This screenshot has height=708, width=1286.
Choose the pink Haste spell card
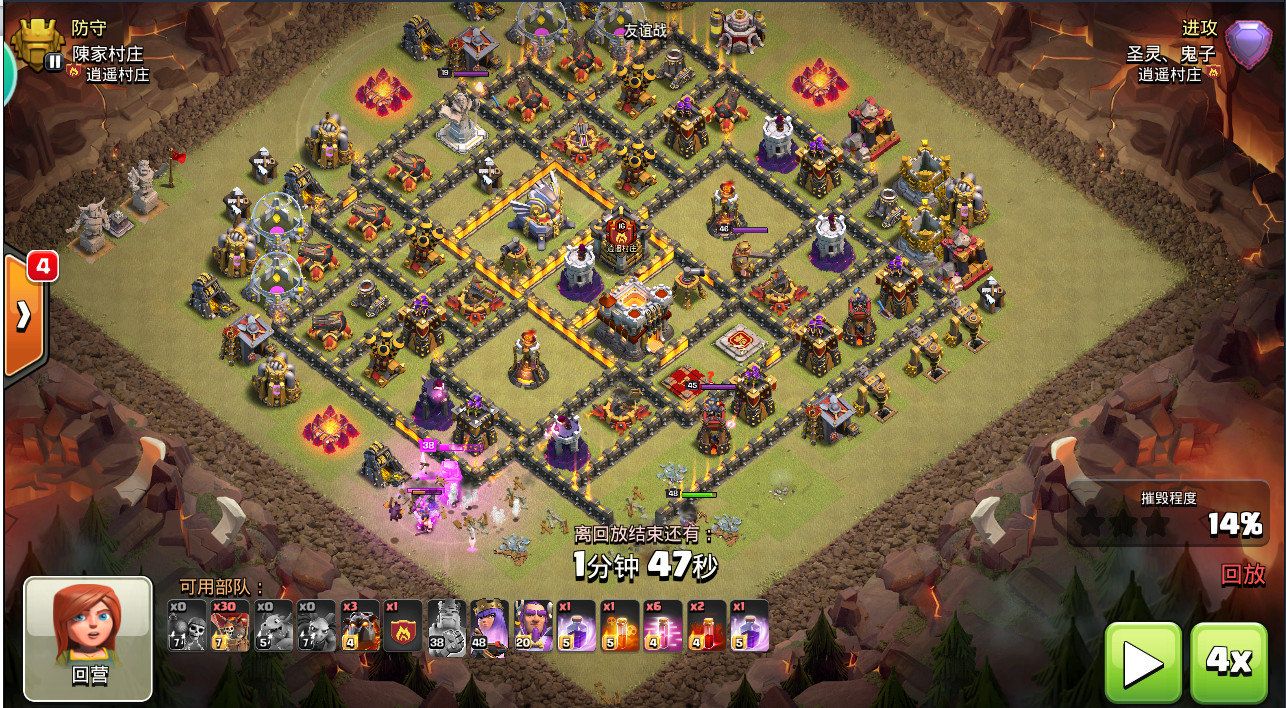pyautogui.click(x=663, y=626)
